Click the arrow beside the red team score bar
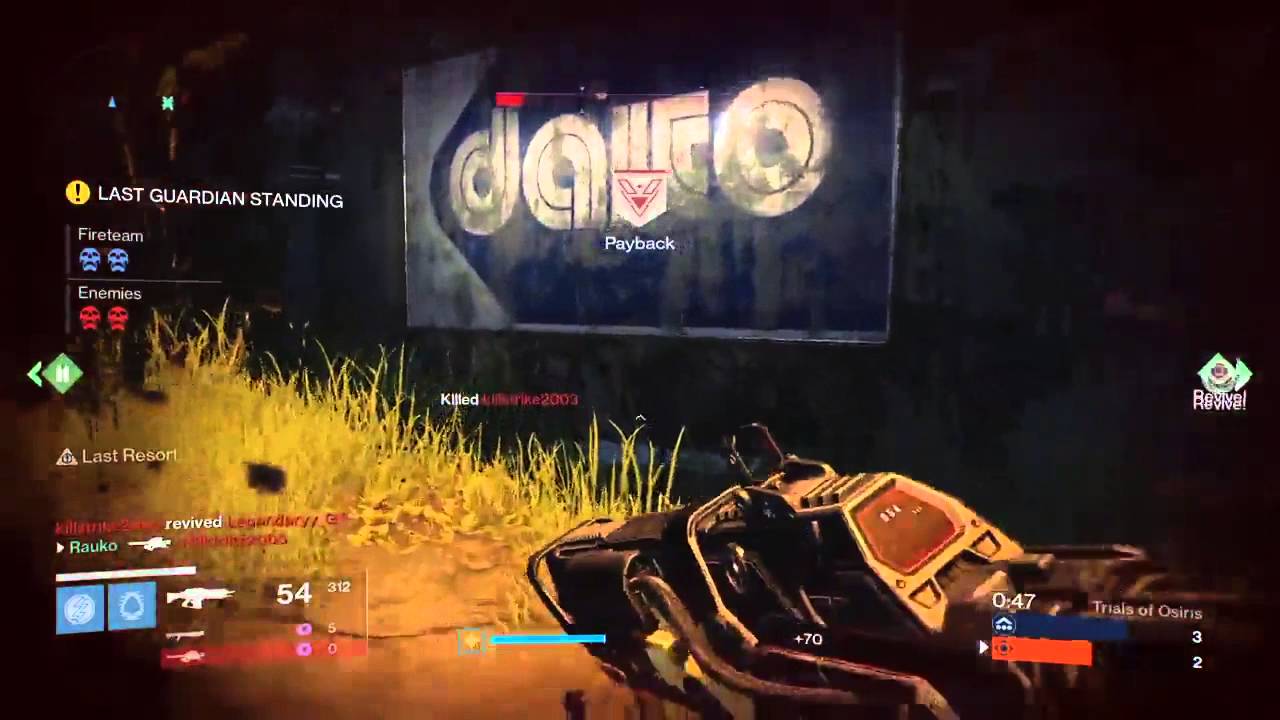Screen dimensions: 1280x720 coord(983,648)
